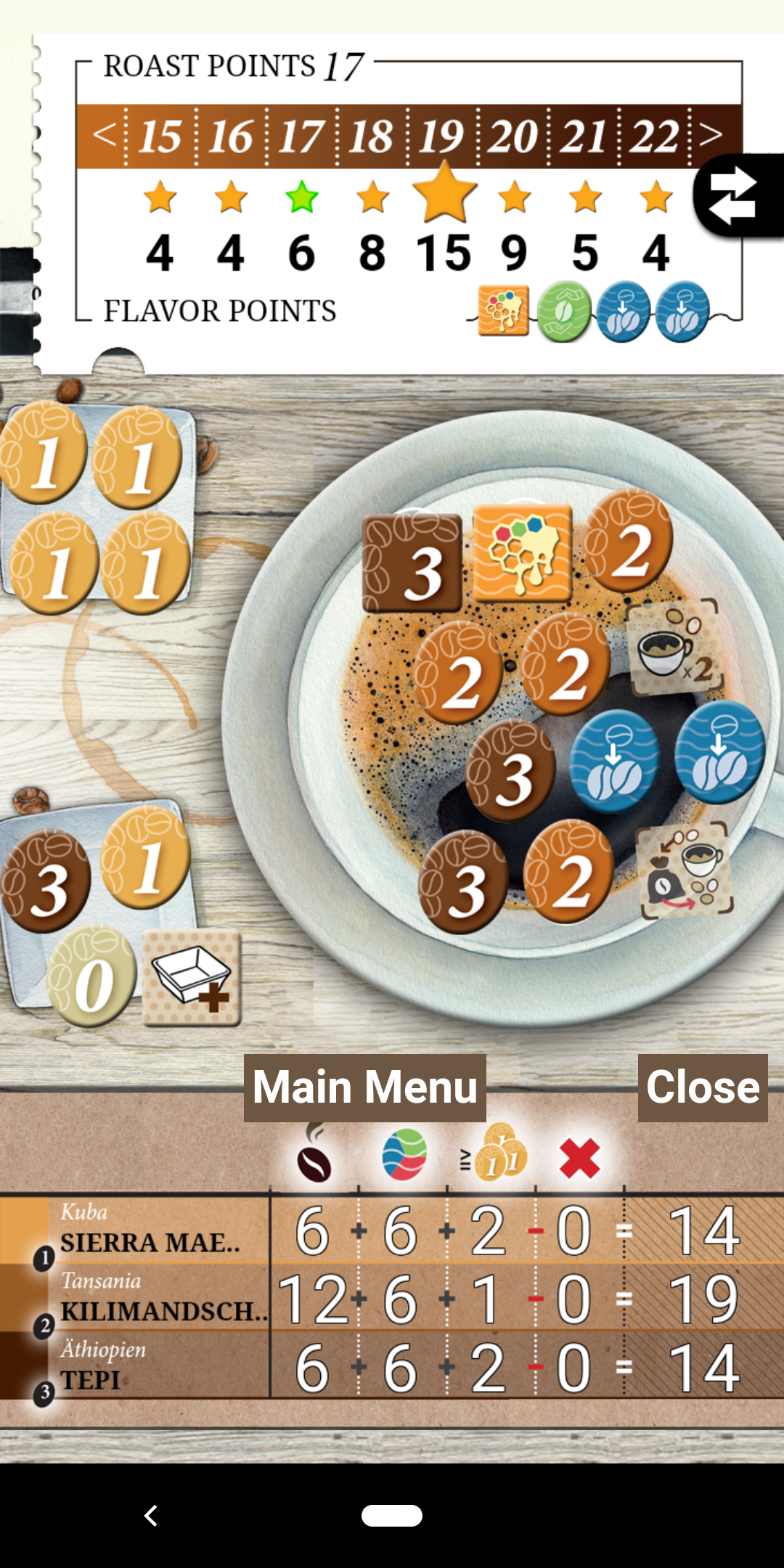Tap the black swap arrows button
The image size is (784, 1568).
pyautogui.click(x=737, y=195)
